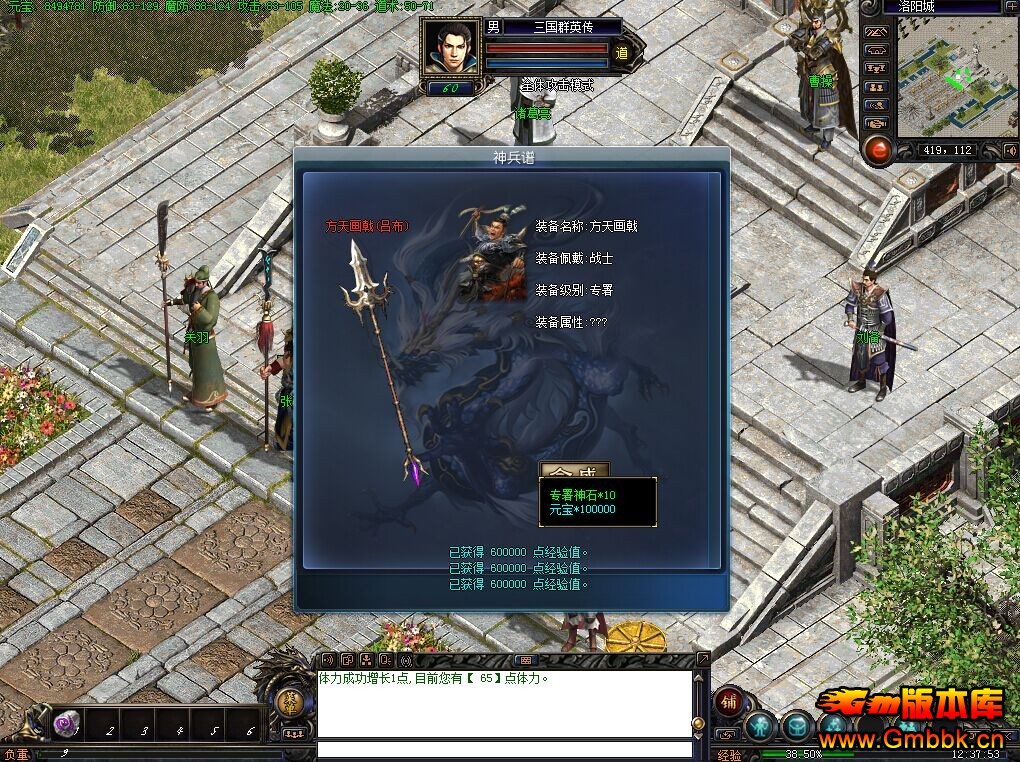Click the mountain icon beside the minimap
This screenshot has height=762, width=1020.
tap(876, 31)
